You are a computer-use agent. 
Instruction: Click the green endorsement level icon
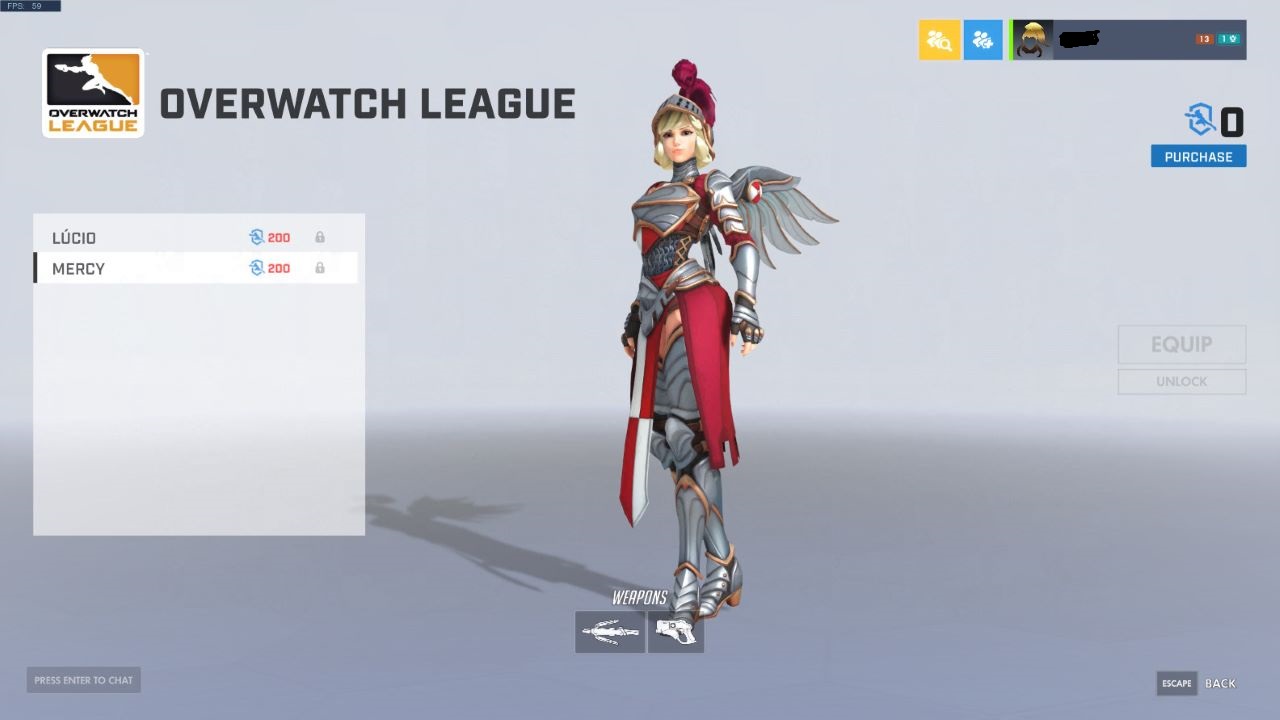[1231, 38]
